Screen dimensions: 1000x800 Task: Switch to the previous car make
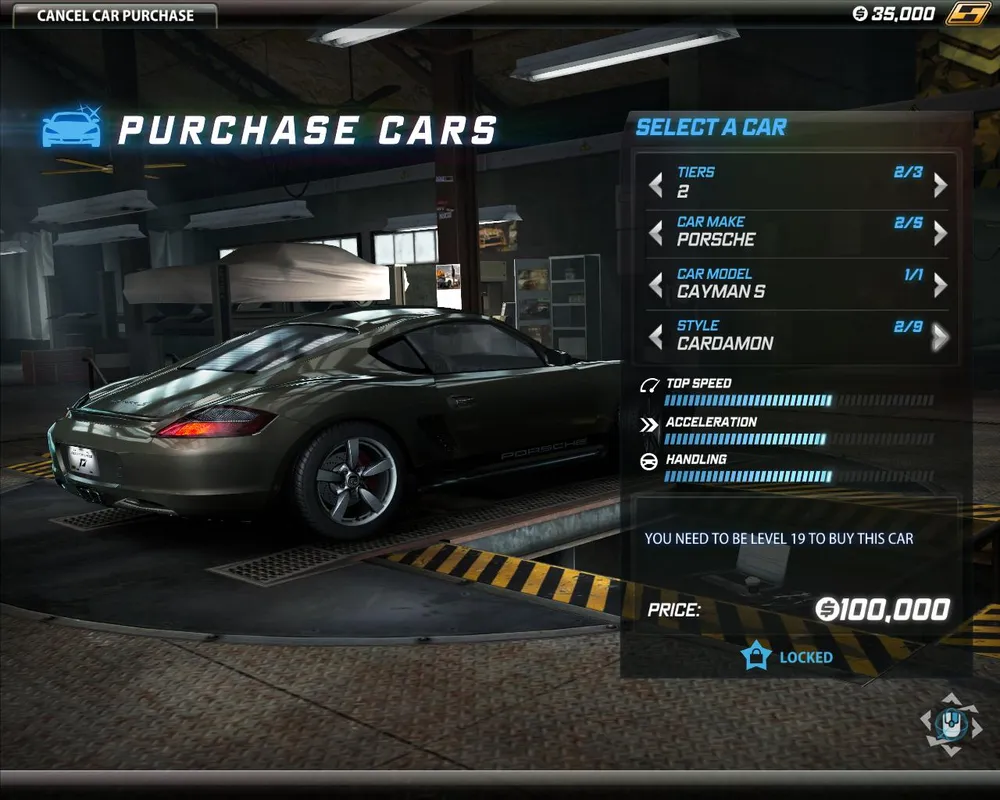(656, 234)
